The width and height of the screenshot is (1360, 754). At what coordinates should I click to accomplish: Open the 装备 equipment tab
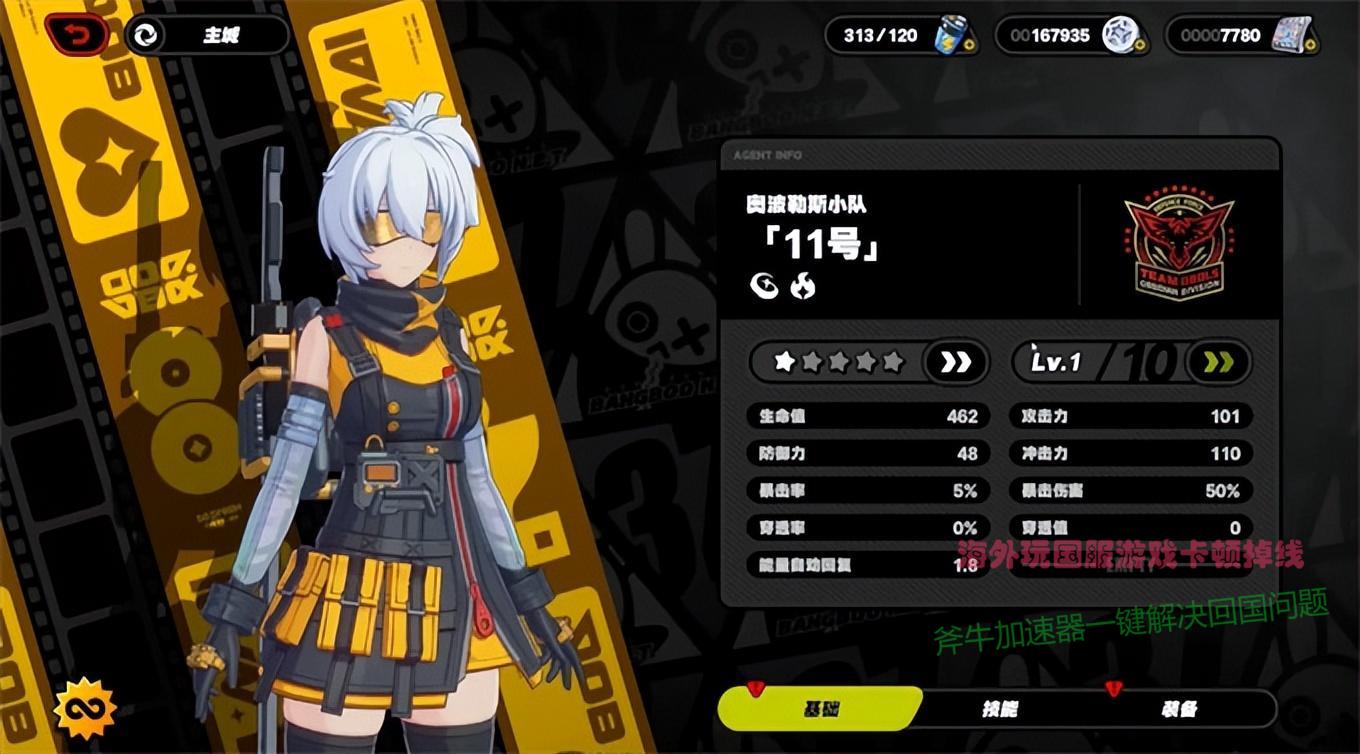(1178, 709)
